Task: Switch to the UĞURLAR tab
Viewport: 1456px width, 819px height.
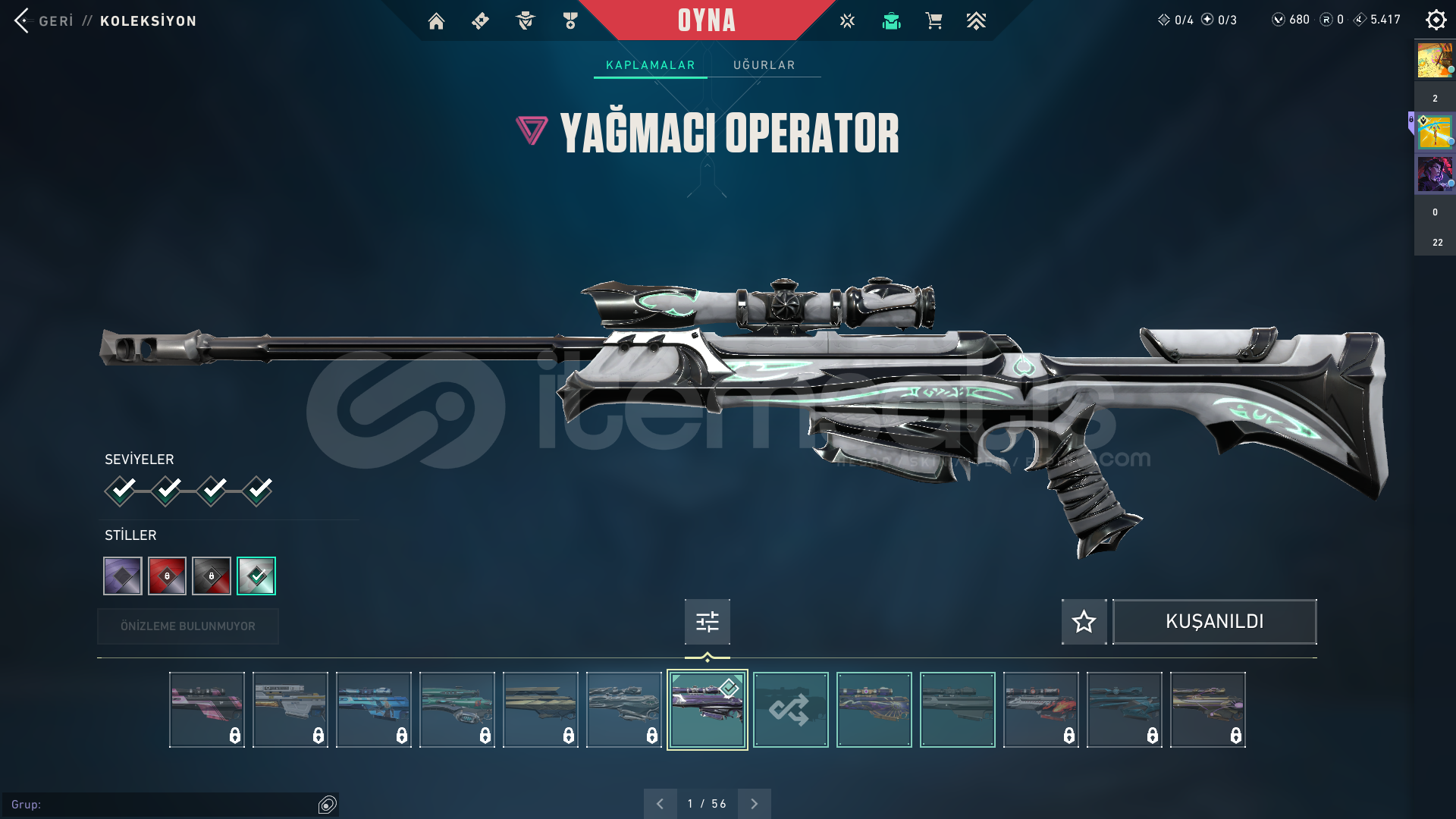Action: 764,65
